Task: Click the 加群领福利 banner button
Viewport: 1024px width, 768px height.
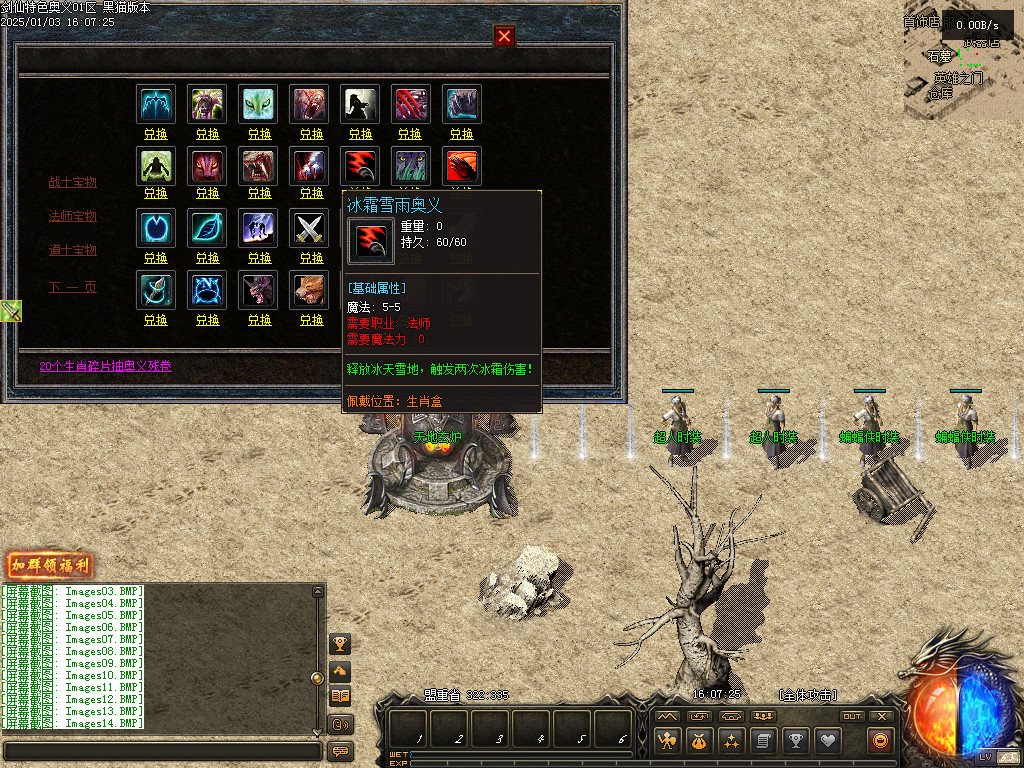Action: pyautogui.click(x=50, y=566)
